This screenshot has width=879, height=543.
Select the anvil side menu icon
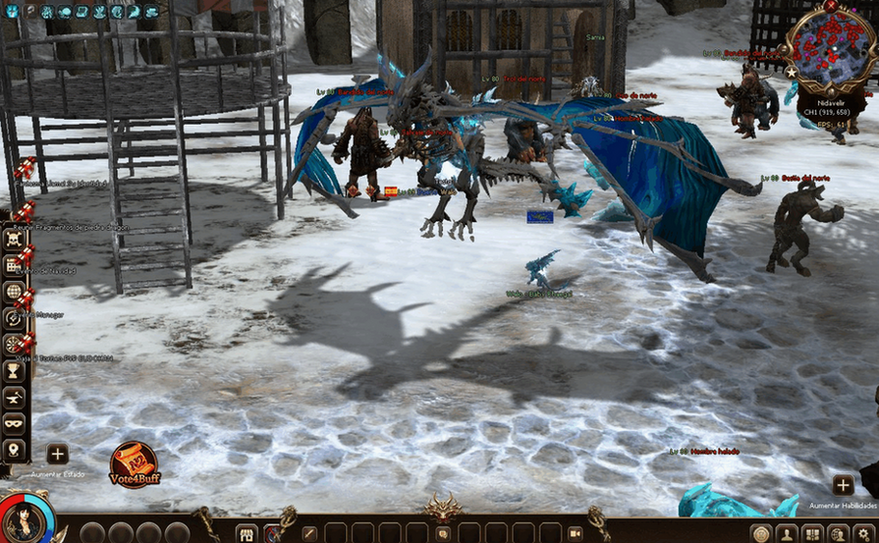click(x=14, y=397)
